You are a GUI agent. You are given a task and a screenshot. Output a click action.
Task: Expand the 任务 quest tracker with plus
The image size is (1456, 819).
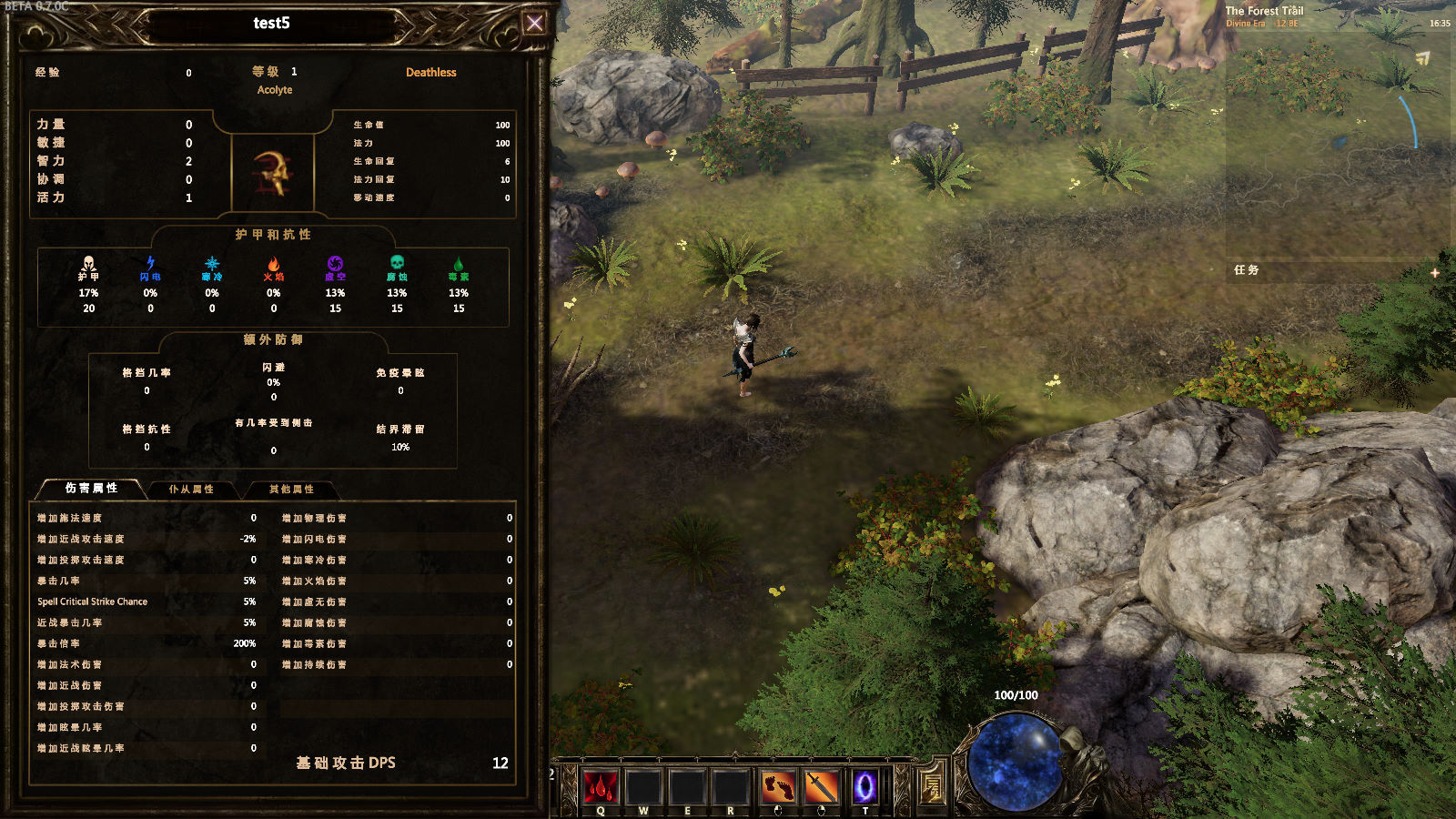click(1435, 272)
